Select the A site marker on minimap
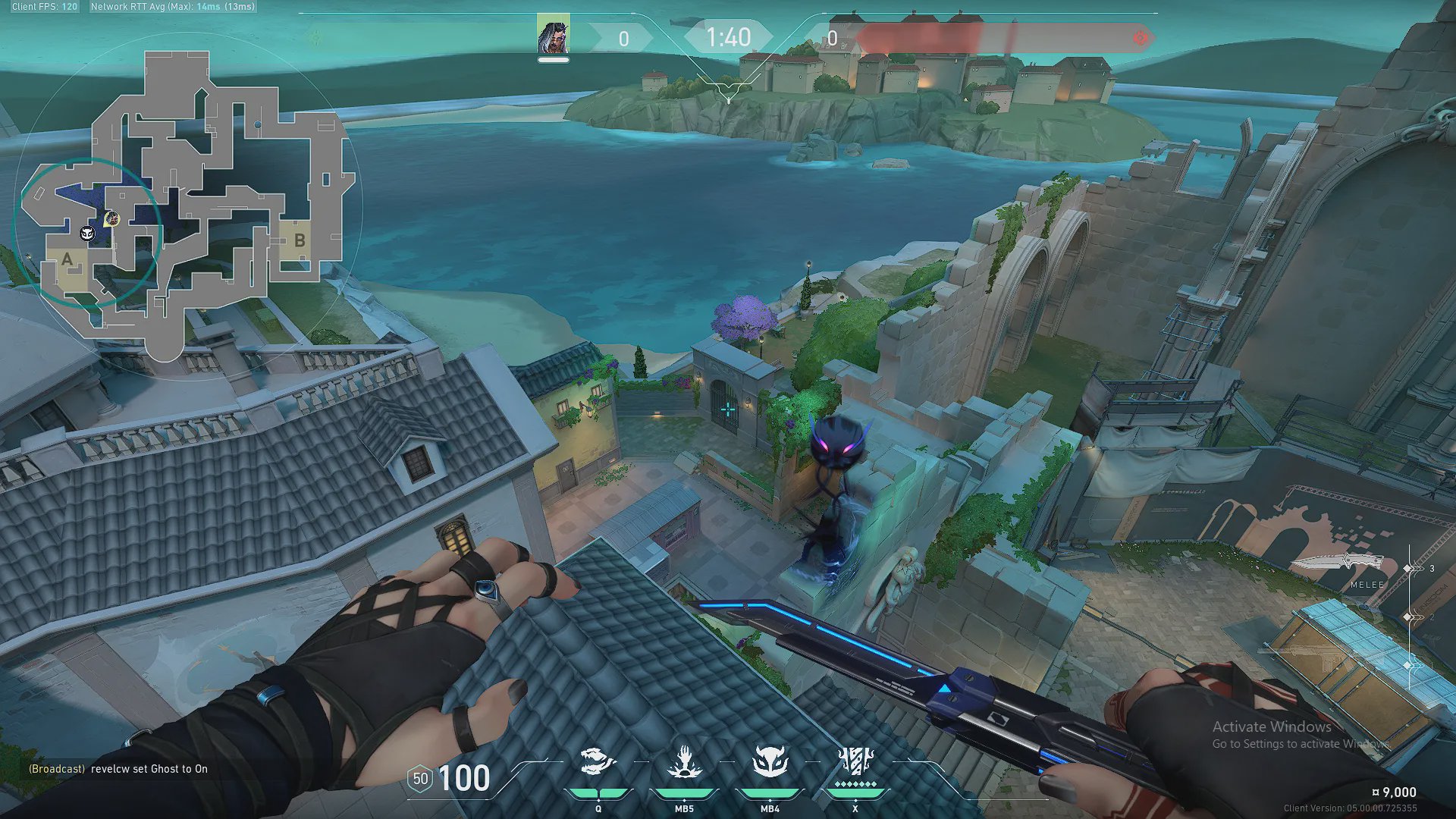 [x=67, y=260]
